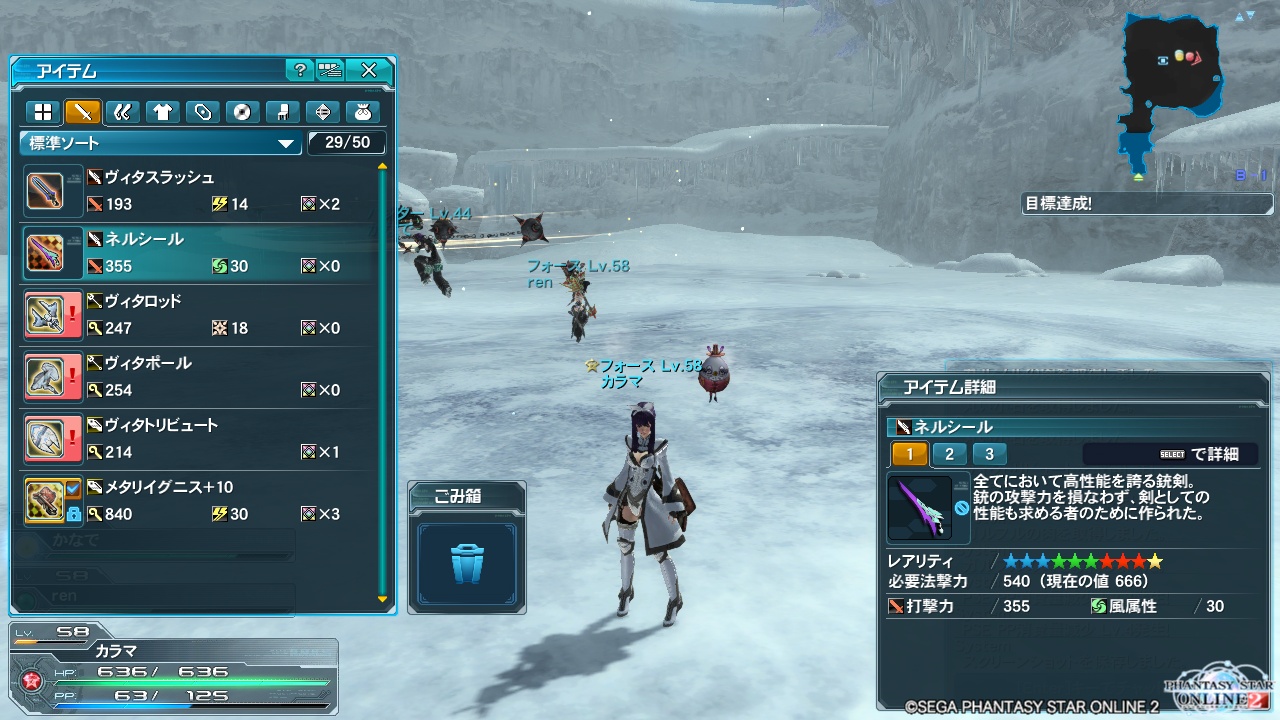Screen dimensions: 1280x720
Task: Open the 標準ソート sort dropdown
Action: coord(160,143)
